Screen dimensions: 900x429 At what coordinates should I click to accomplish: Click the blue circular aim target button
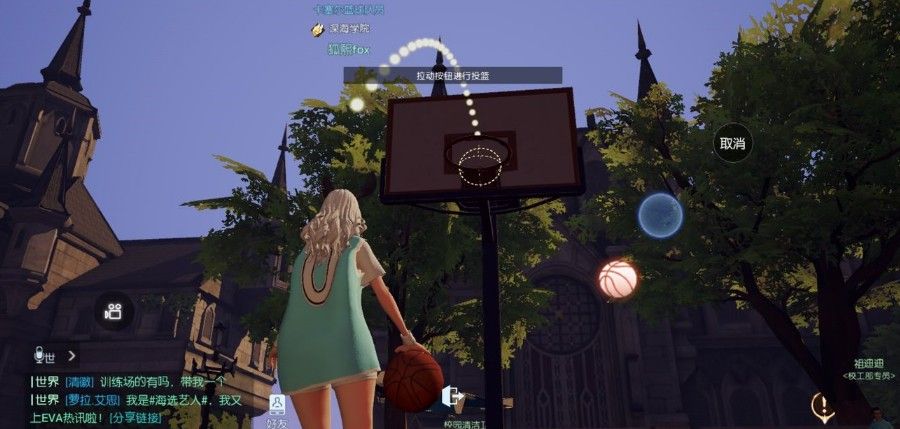click(x=660, y=215)
